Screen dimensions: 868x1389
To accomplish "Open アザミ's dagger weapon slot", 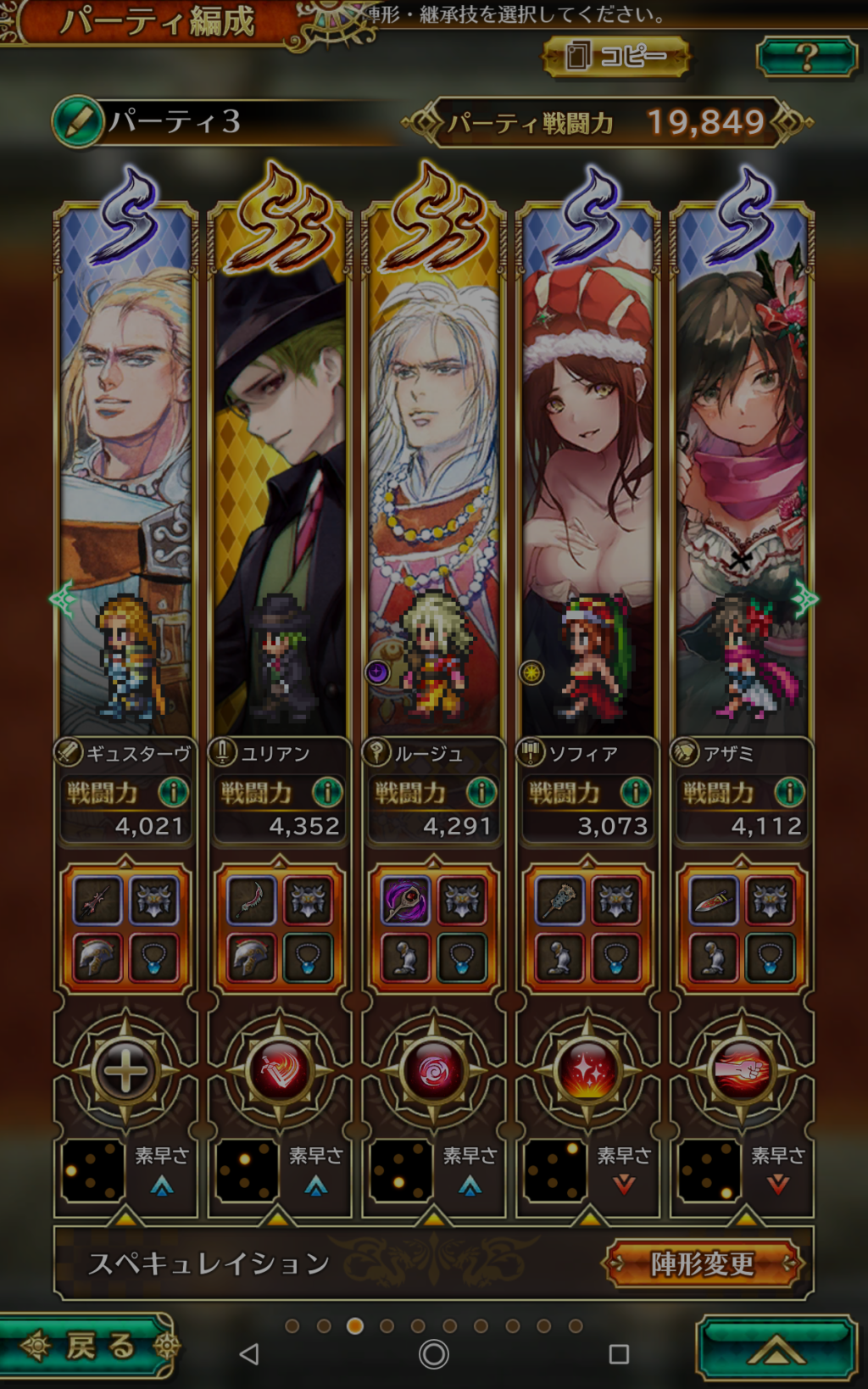I will [x=715, y=900].
